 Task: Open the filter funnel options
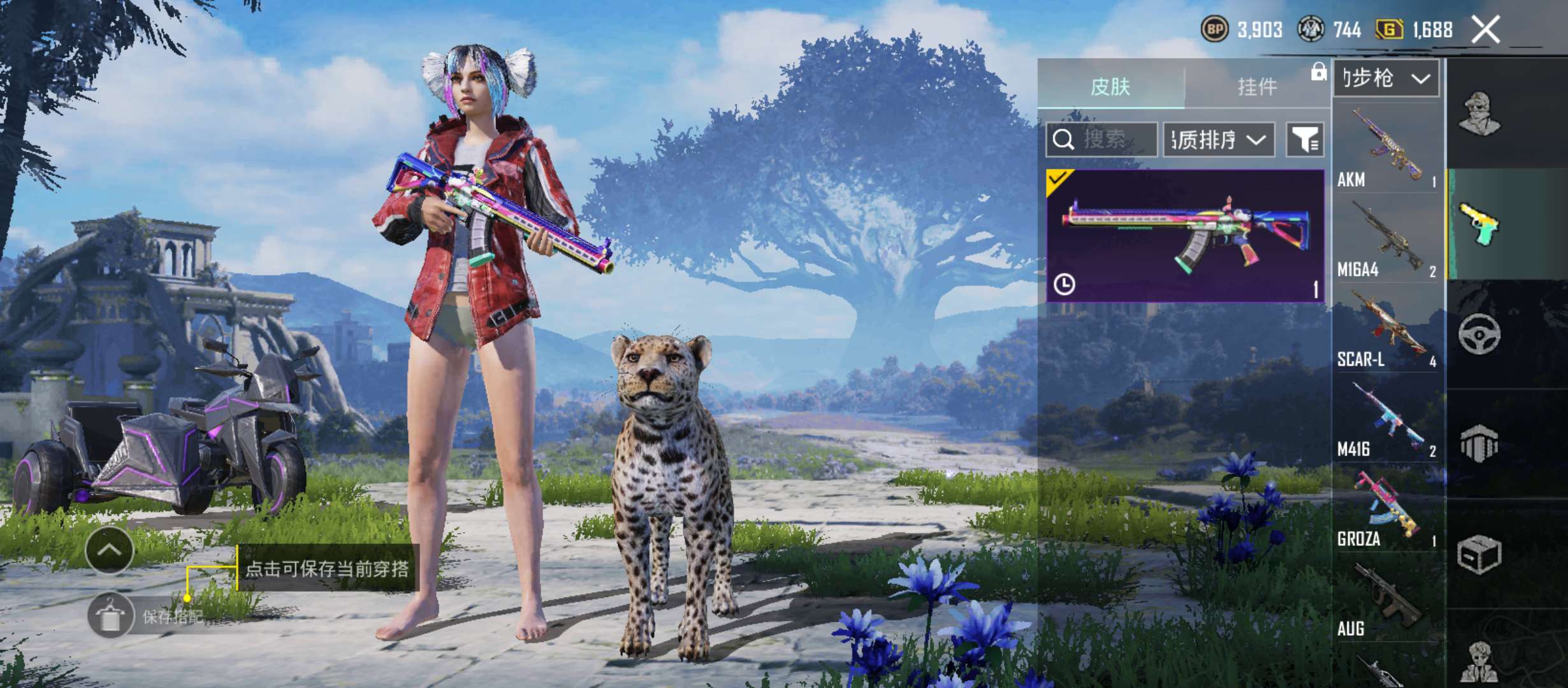(1305, 140)
